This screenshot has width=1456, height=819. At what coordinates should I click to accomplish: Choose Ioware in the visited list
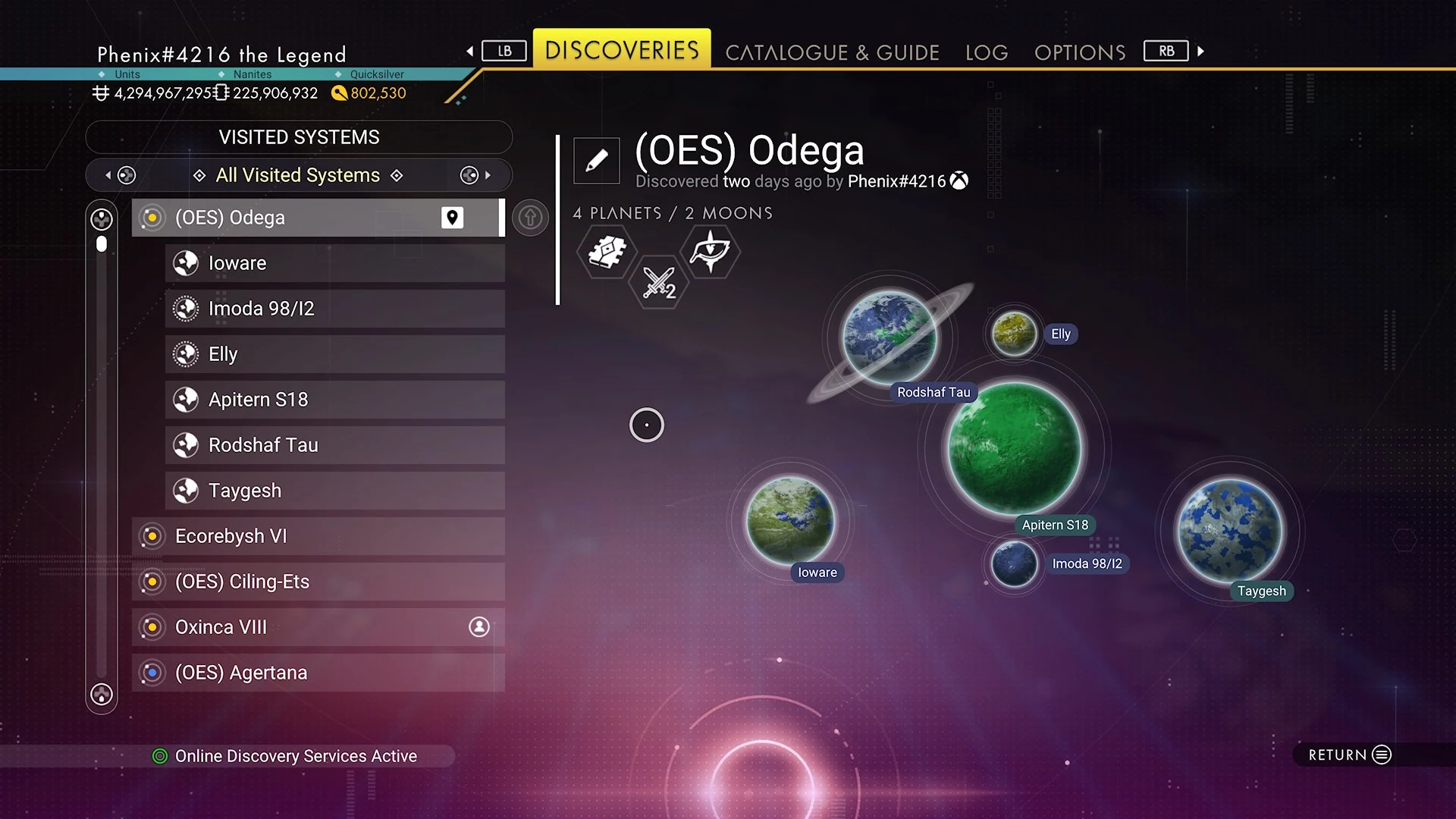(x=334, y=263)
